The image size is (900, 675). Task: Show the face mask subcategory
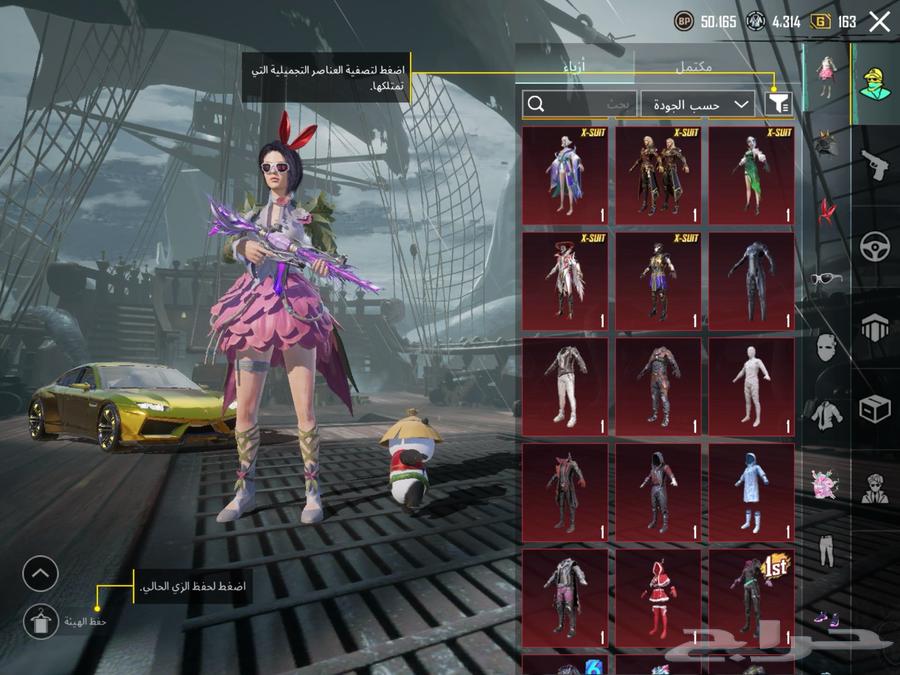[826, 347]
